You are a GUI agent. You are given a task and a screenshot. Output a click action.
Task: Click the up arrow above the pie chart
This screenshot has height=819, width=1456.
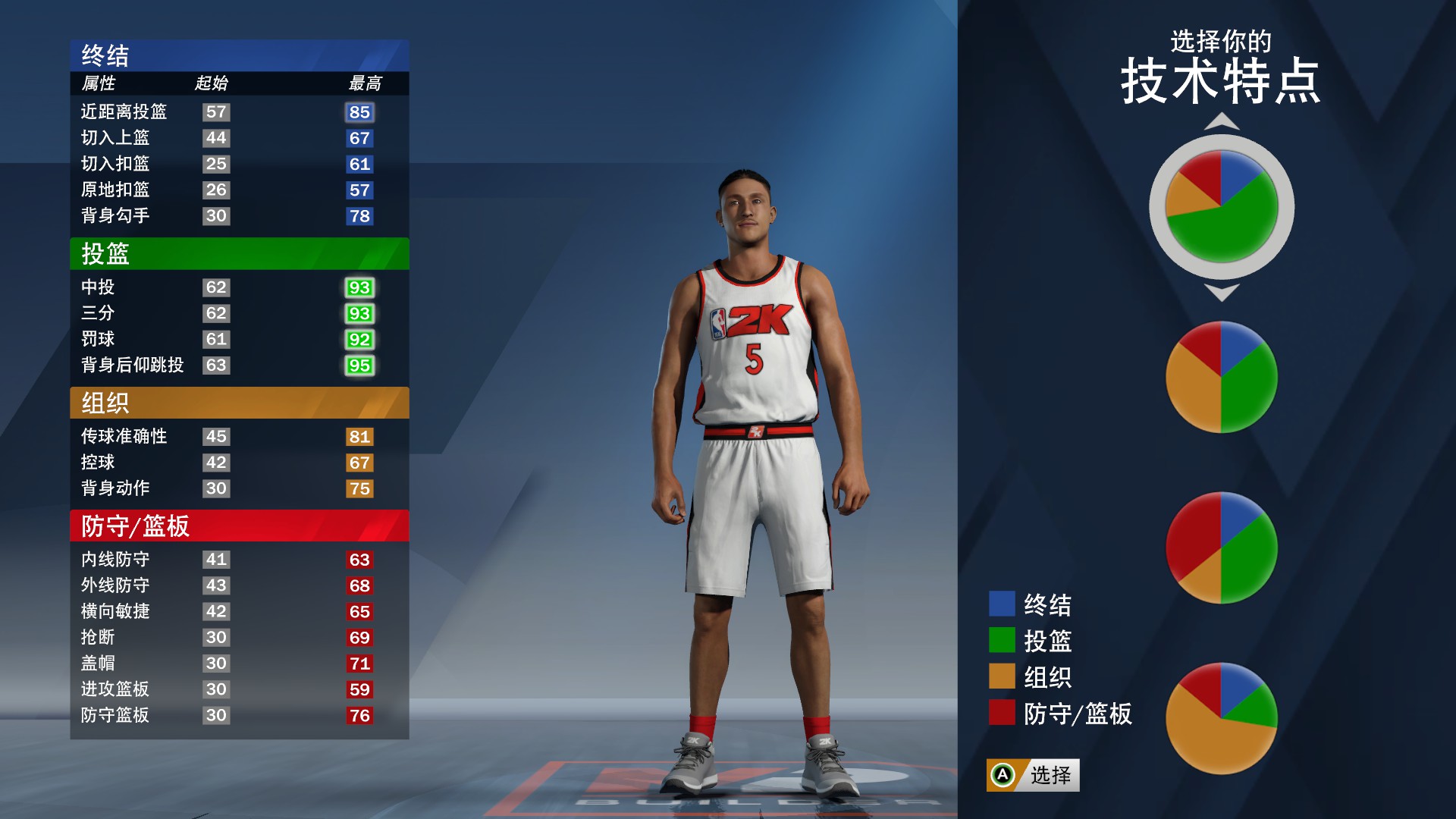pyautogui.click(x=1220, y=121)
